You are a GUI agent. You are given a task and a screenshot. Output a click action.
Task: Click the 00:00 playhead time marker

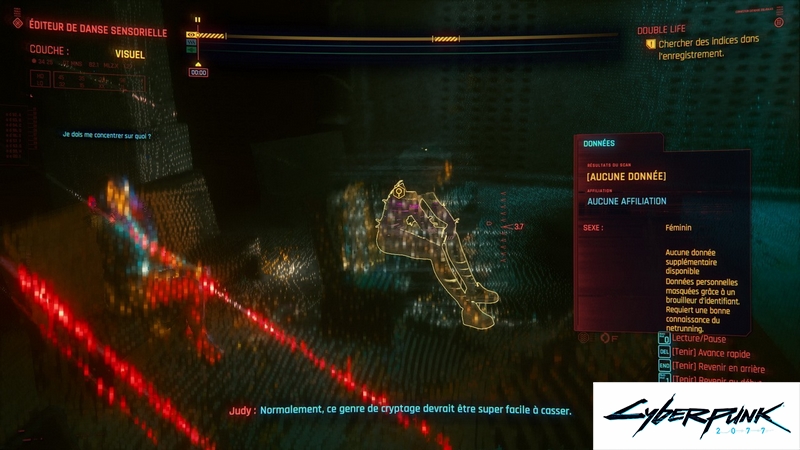coord(198,72)
